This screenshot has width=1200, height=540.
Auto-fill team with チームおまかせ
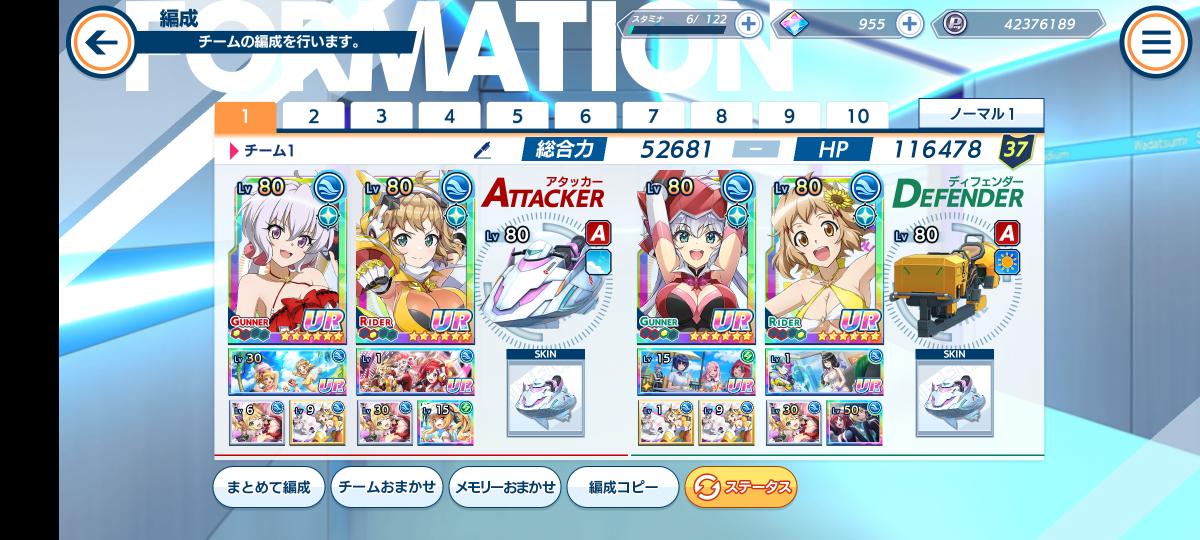(386, 487)
